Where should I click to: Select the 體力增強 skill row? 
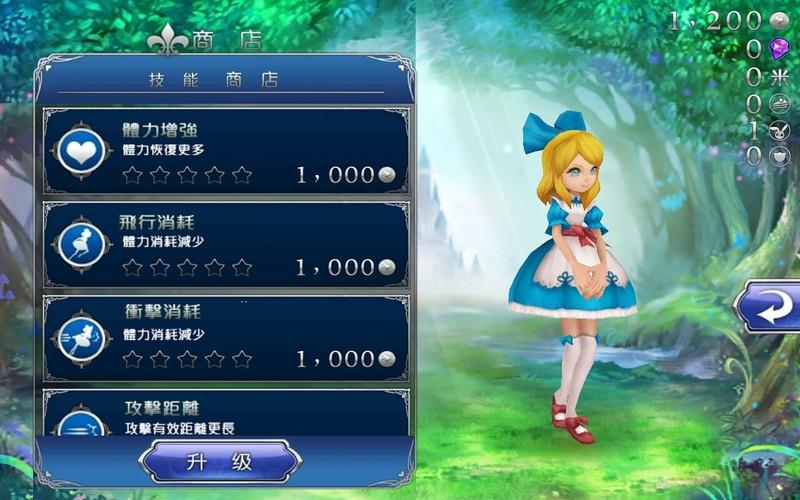[x=225, y=150]
